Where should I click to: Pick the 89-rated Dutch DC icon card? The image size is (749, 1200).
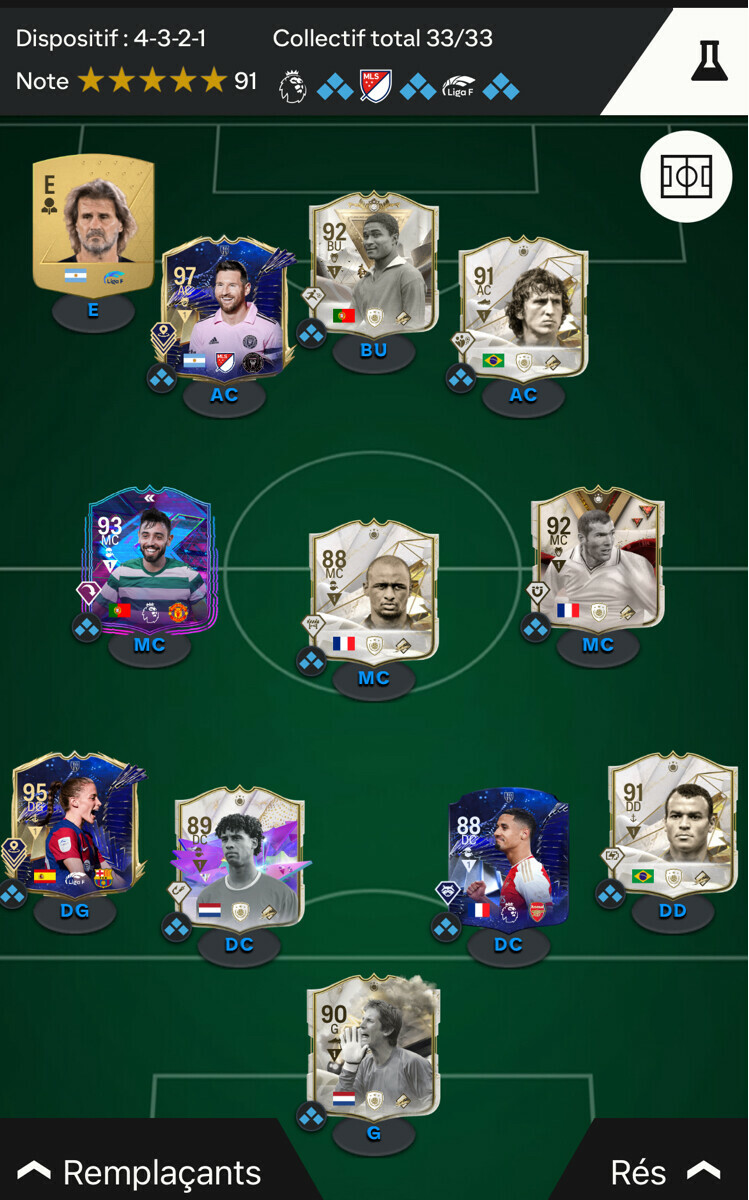[239, 857]
